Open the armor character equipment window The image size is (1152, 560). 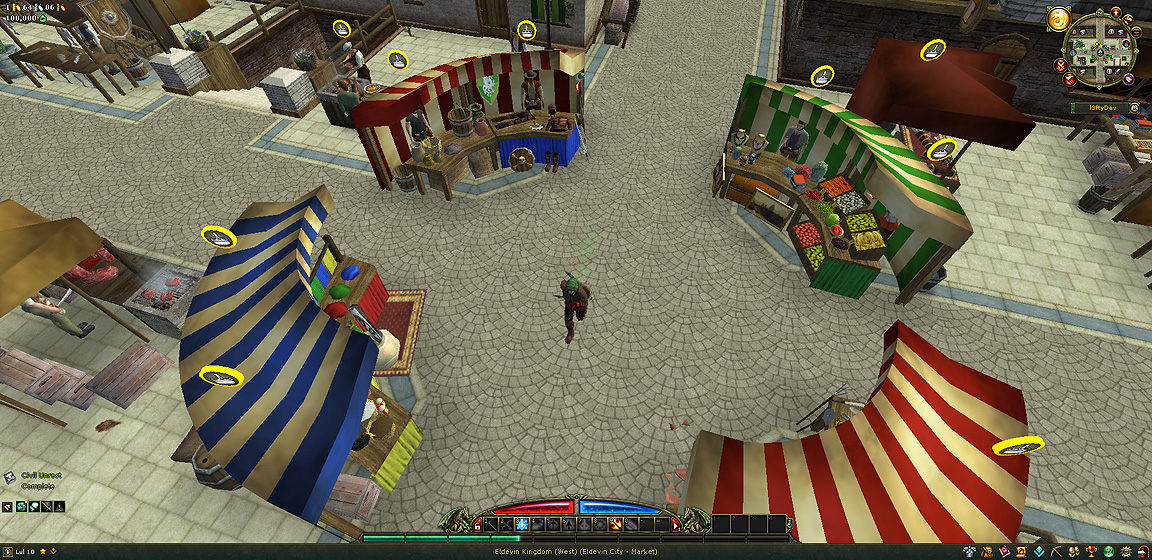(969, 552)
